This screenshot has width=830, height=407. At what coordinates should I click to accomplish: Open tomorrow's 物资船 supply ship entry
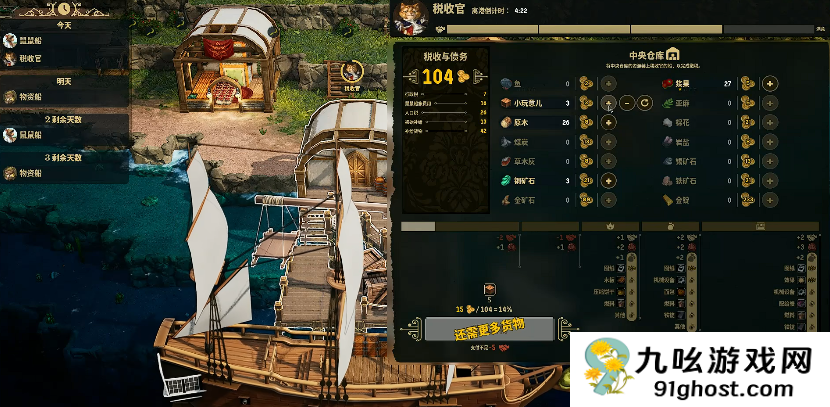pyautogui.click(x=29, y=97)
